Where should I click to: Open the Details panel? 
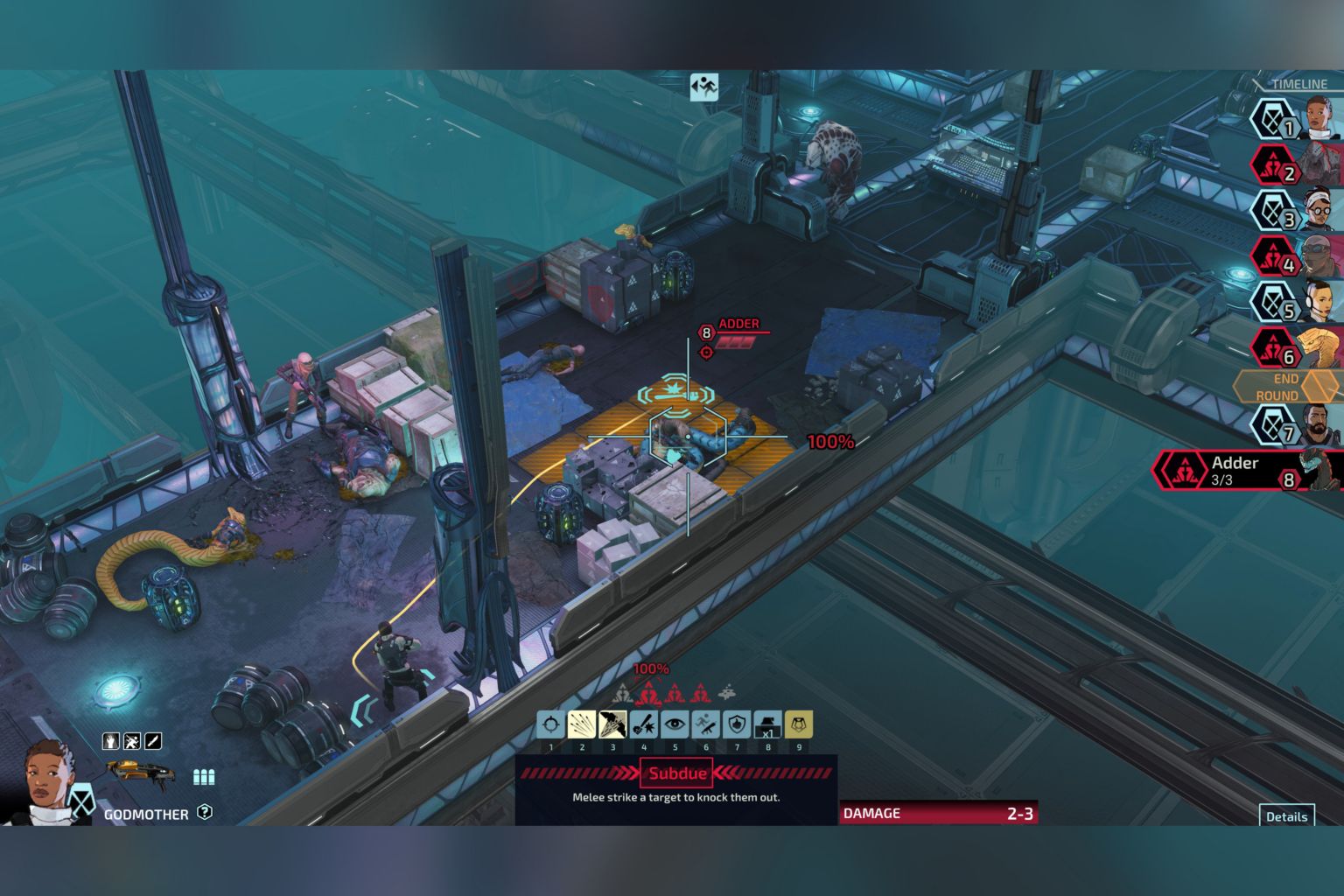[1286, 815]
